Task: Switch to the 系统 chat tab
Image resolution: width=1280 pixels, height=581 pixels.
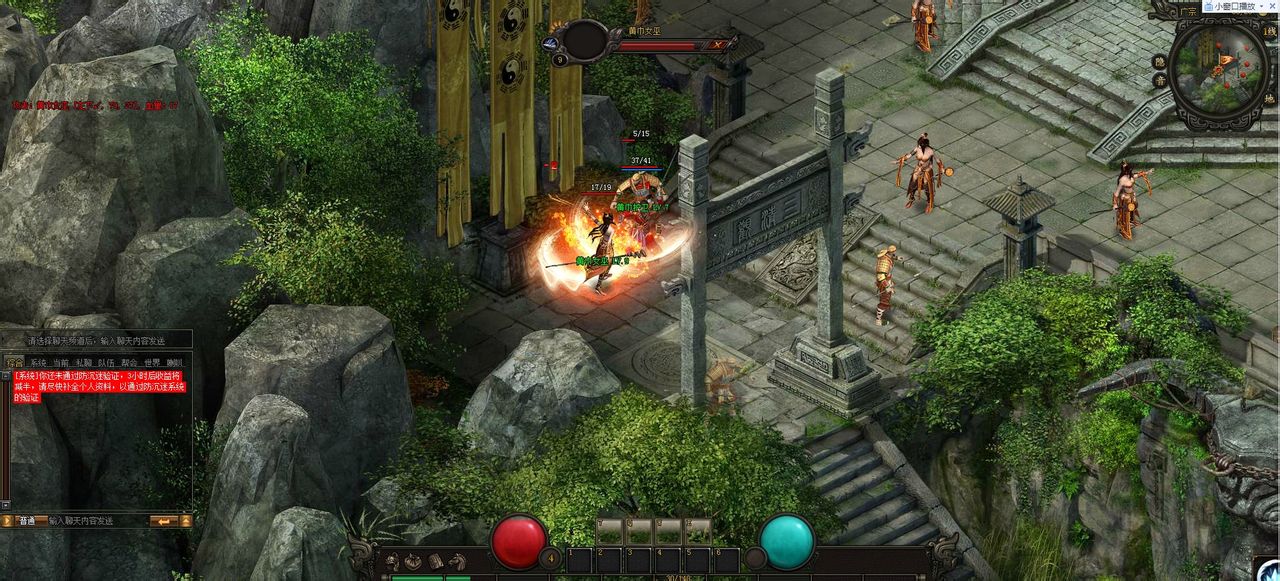Action: (38, 363)
